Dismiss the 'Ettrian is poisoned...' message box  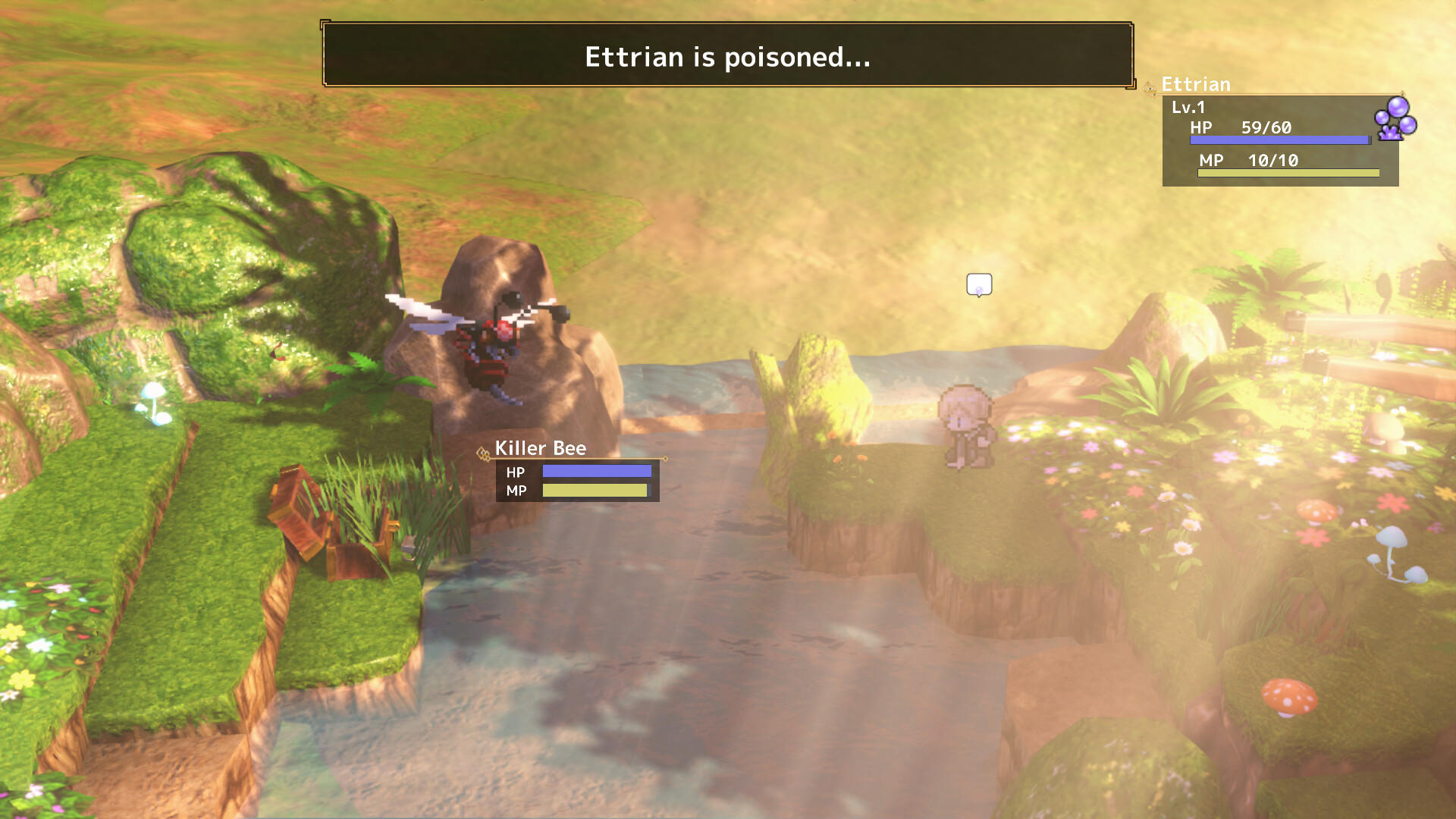pyautogui.click(x=728, y=57)
